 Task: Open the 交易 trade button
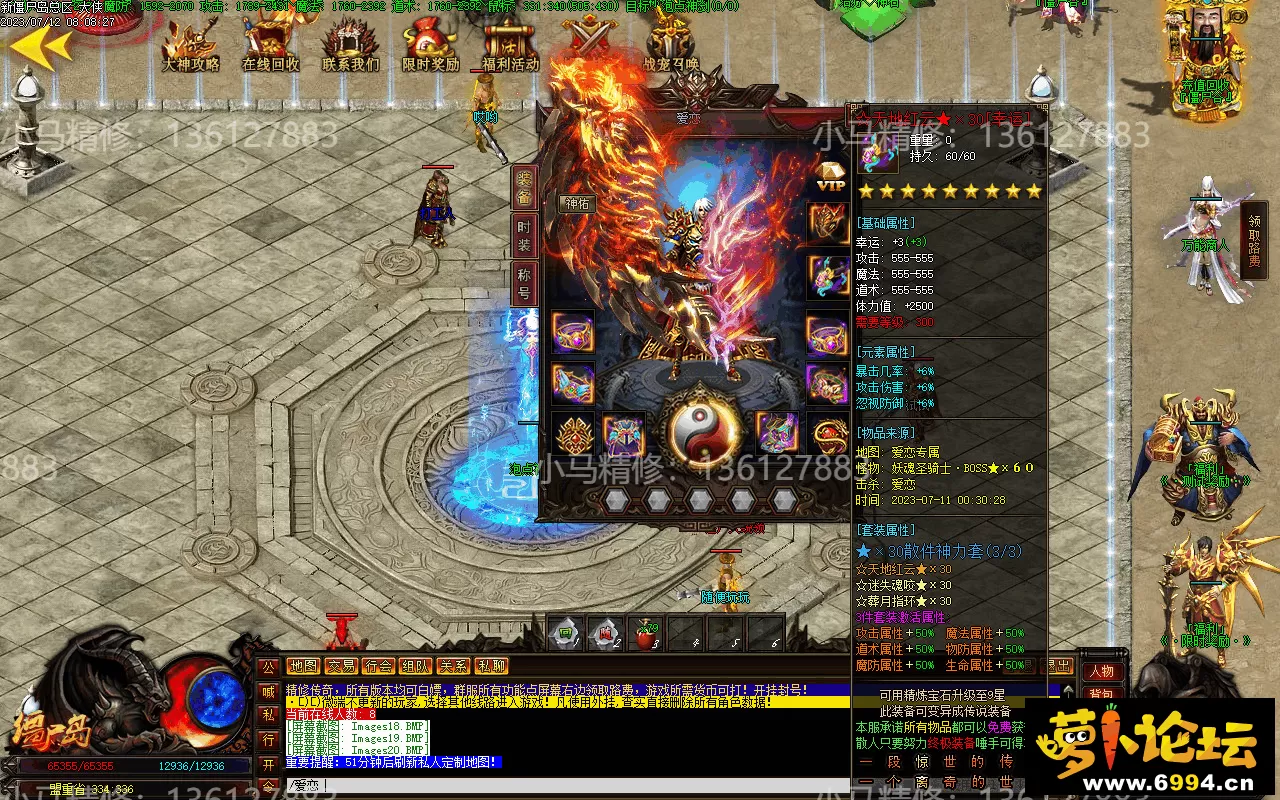(x=340, y=666)
